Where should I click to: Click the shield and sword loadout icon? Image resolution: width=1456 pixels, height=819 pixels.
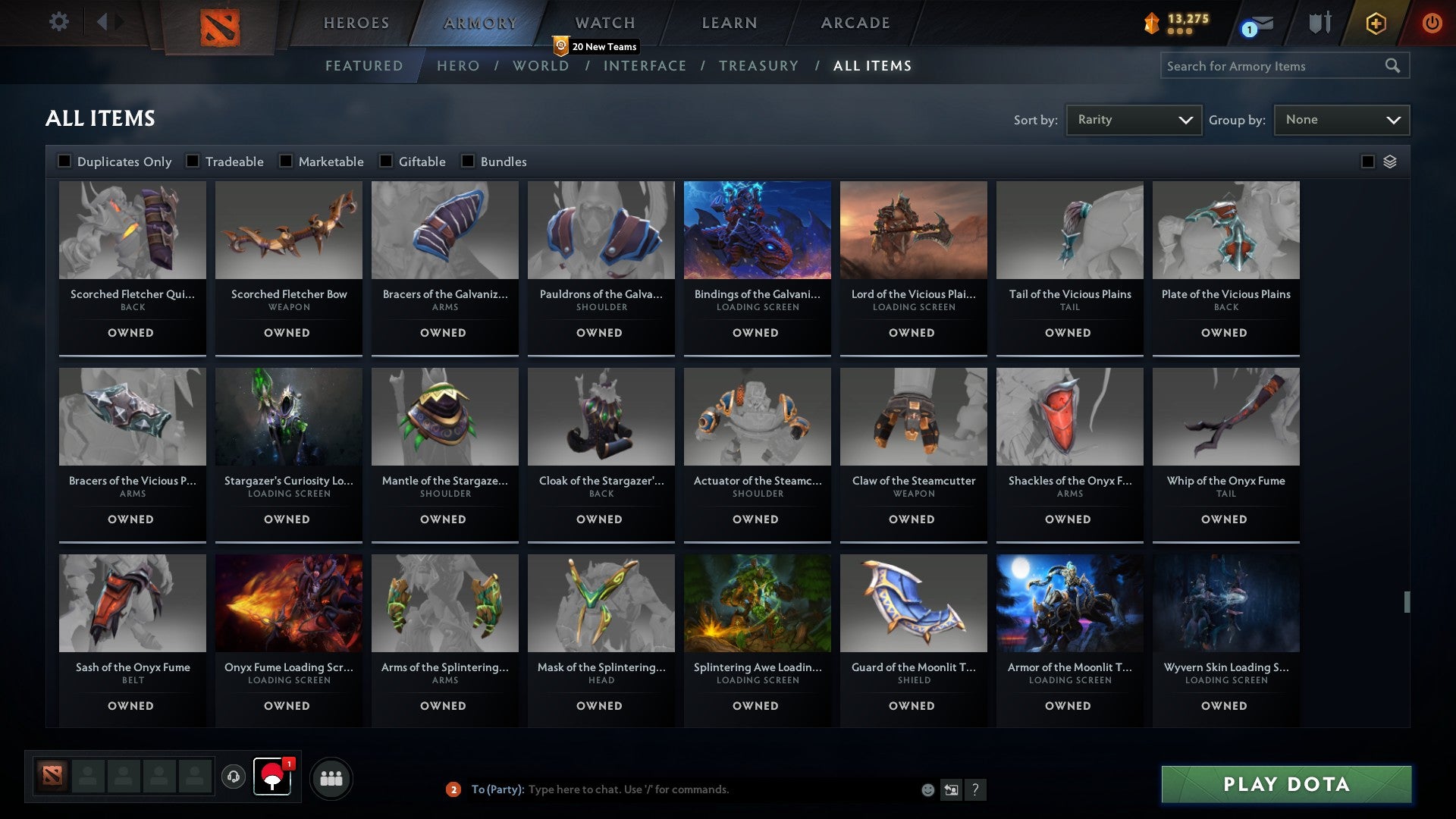click(1319, 23)
